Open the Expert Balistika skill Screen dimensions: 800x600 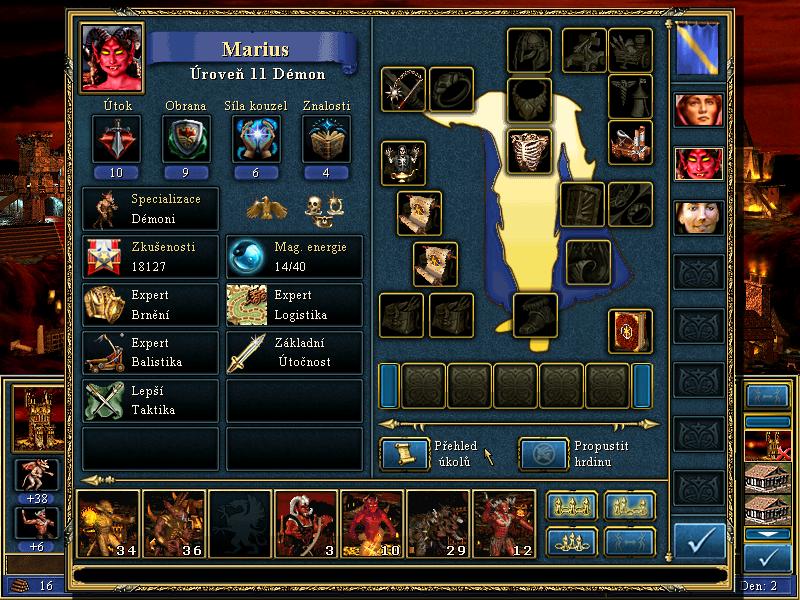150,353
